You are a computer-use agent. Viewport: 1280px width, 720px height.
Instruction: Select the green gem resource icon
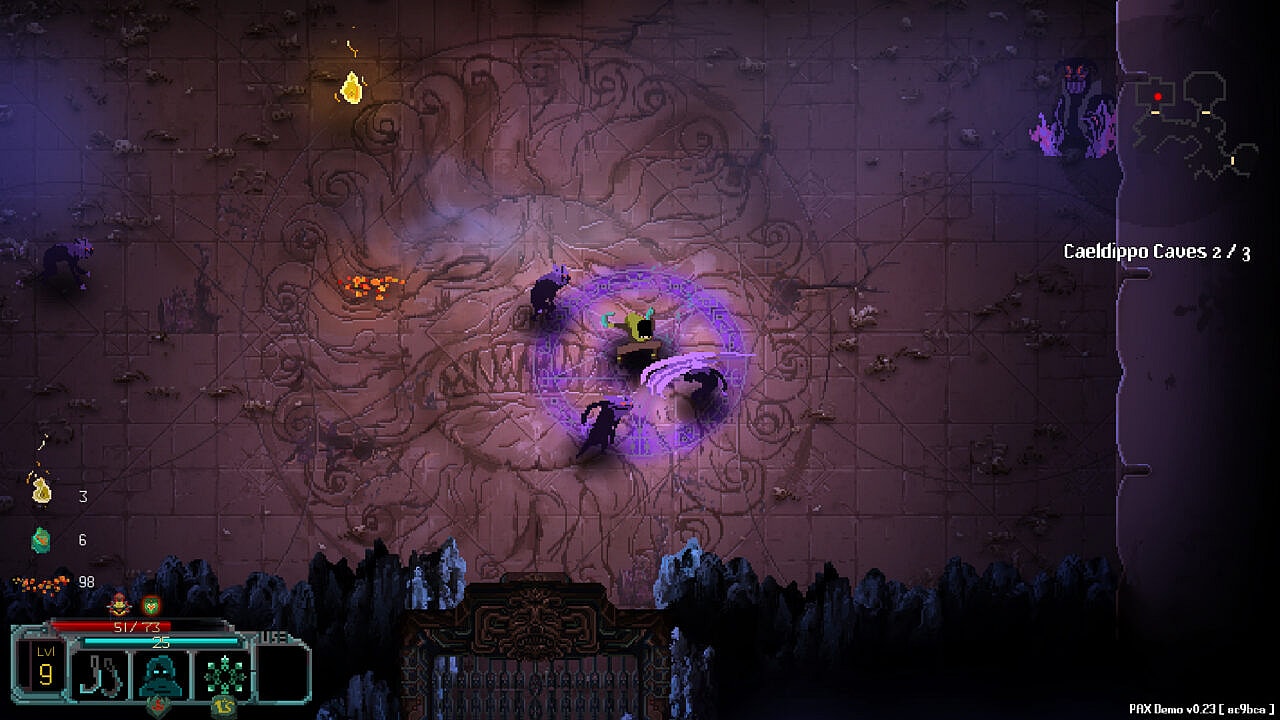pos(41,540)
